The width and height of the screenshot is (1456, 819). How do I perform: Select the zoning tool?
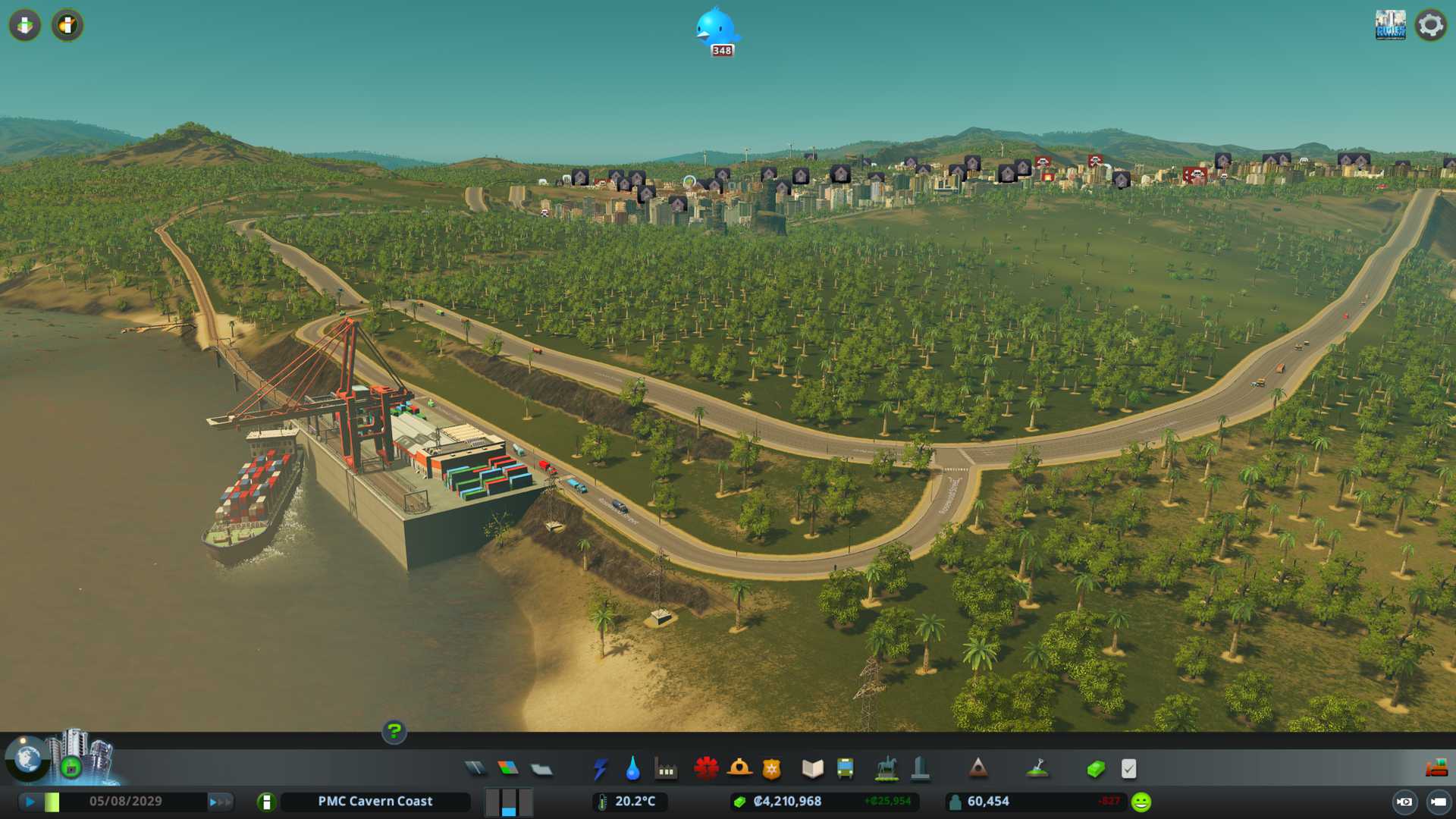508,769
